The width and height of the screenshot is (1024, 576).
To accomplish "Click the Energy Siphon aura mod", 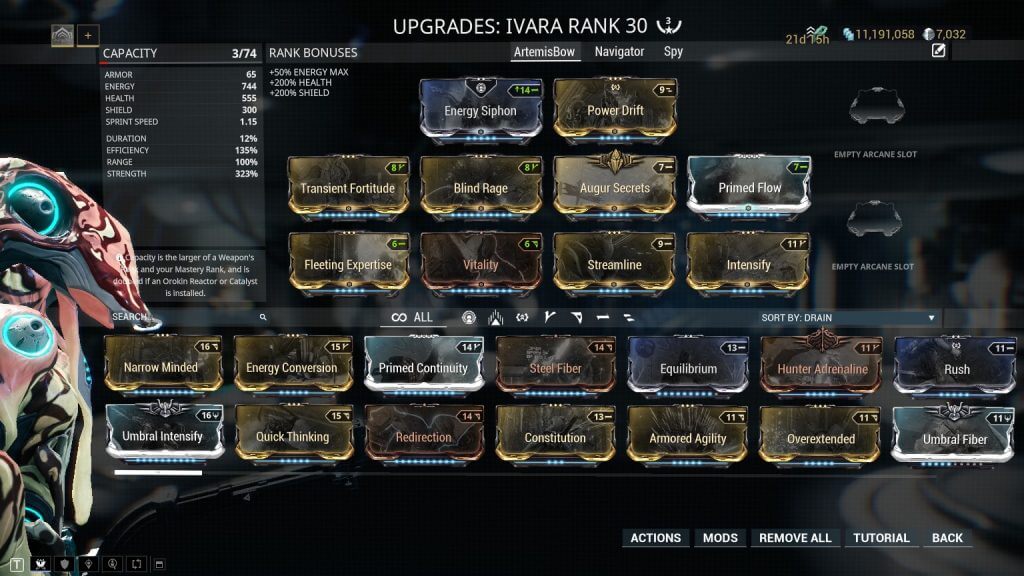I will pyautogui.click(x=480, y=110).
